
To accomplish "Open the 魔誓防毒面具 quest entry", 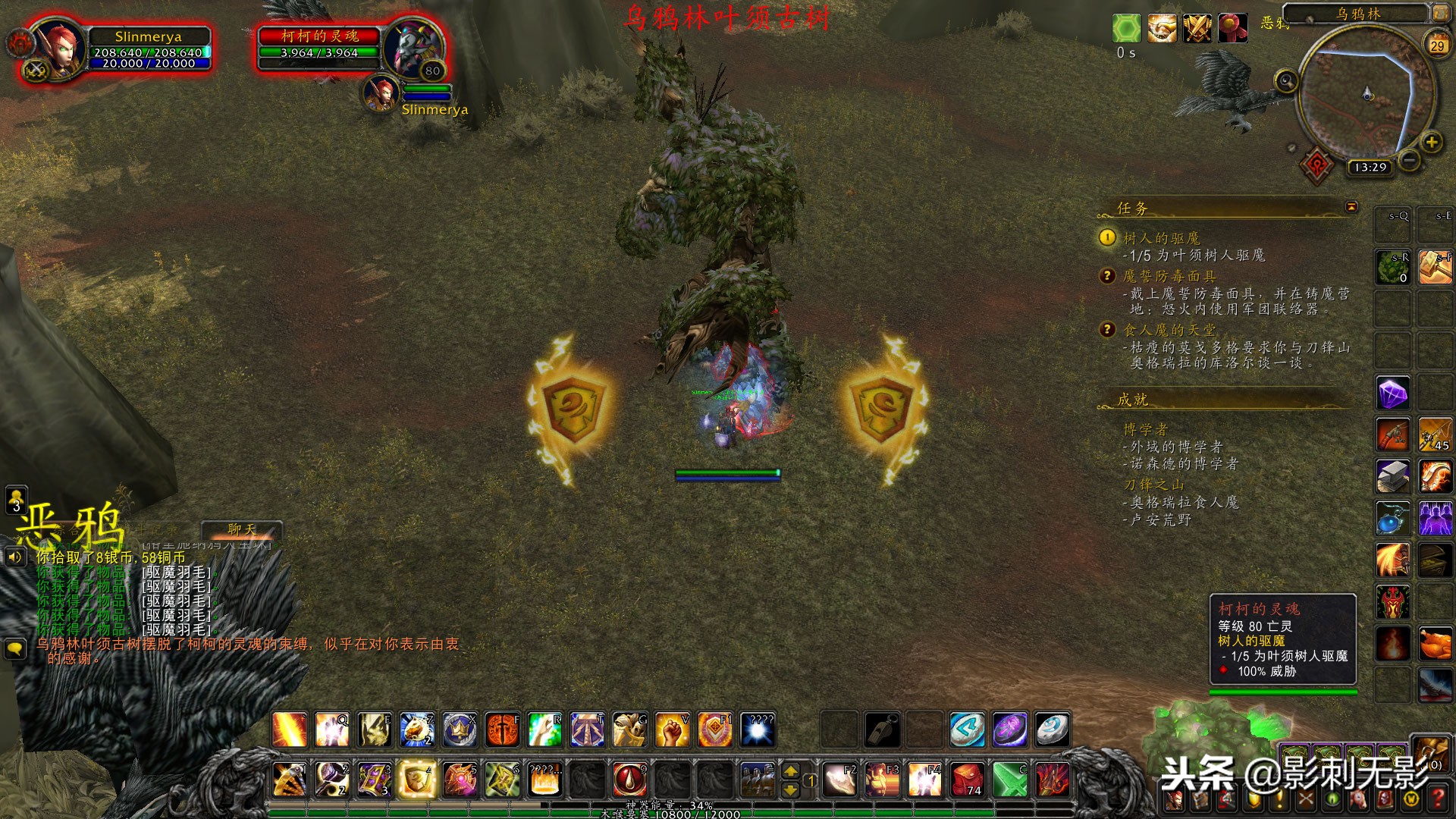I will pyautogui.click(x=1169, y=276).
